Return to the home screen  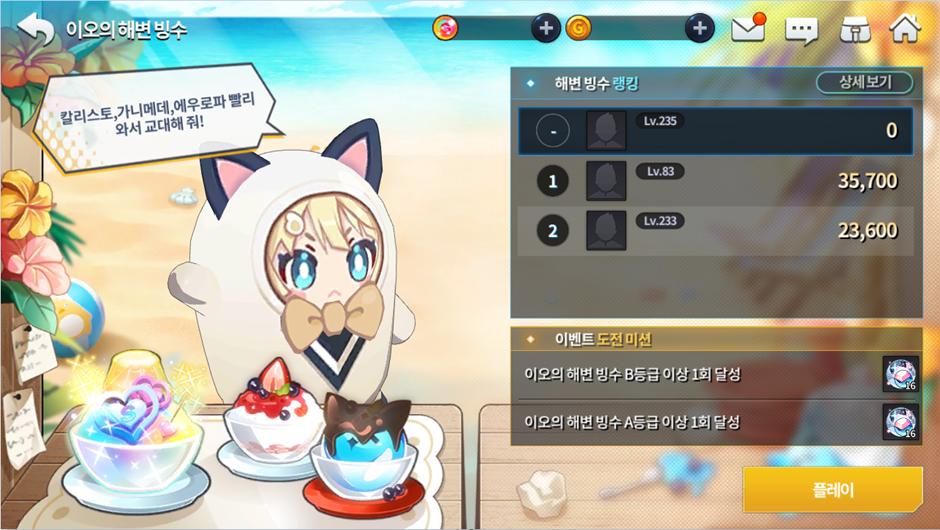tap(904, 29)
